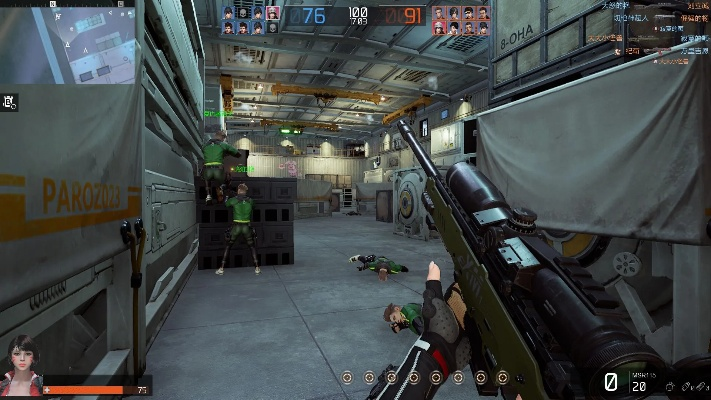Image resolution: width=711 pixels, height=400 pixels.
Task: Click the minimap in the corner
Action: (x=68, y=42)
